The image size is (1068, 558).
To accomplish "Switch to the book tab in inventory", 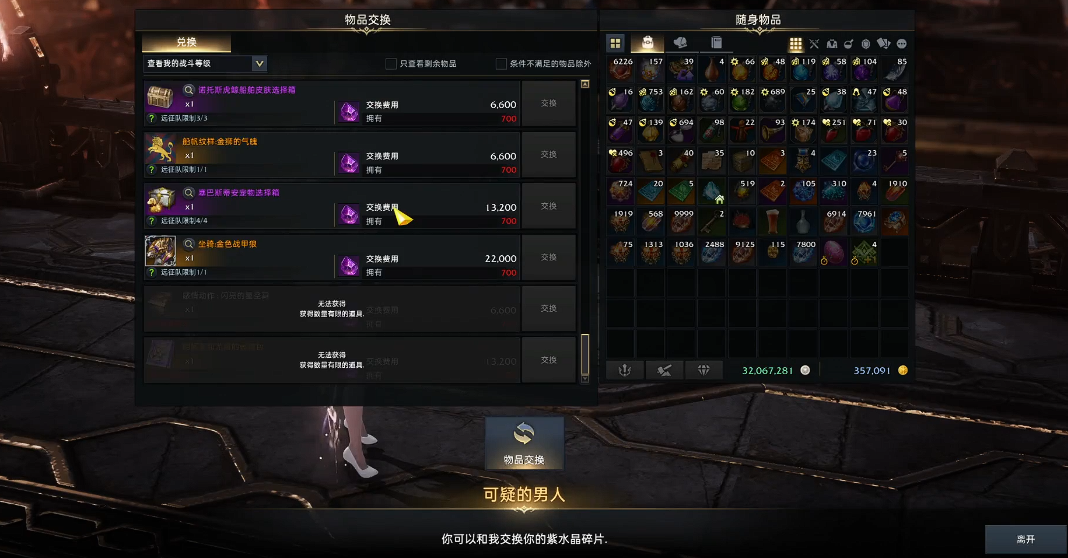I will tap(716, 43).
